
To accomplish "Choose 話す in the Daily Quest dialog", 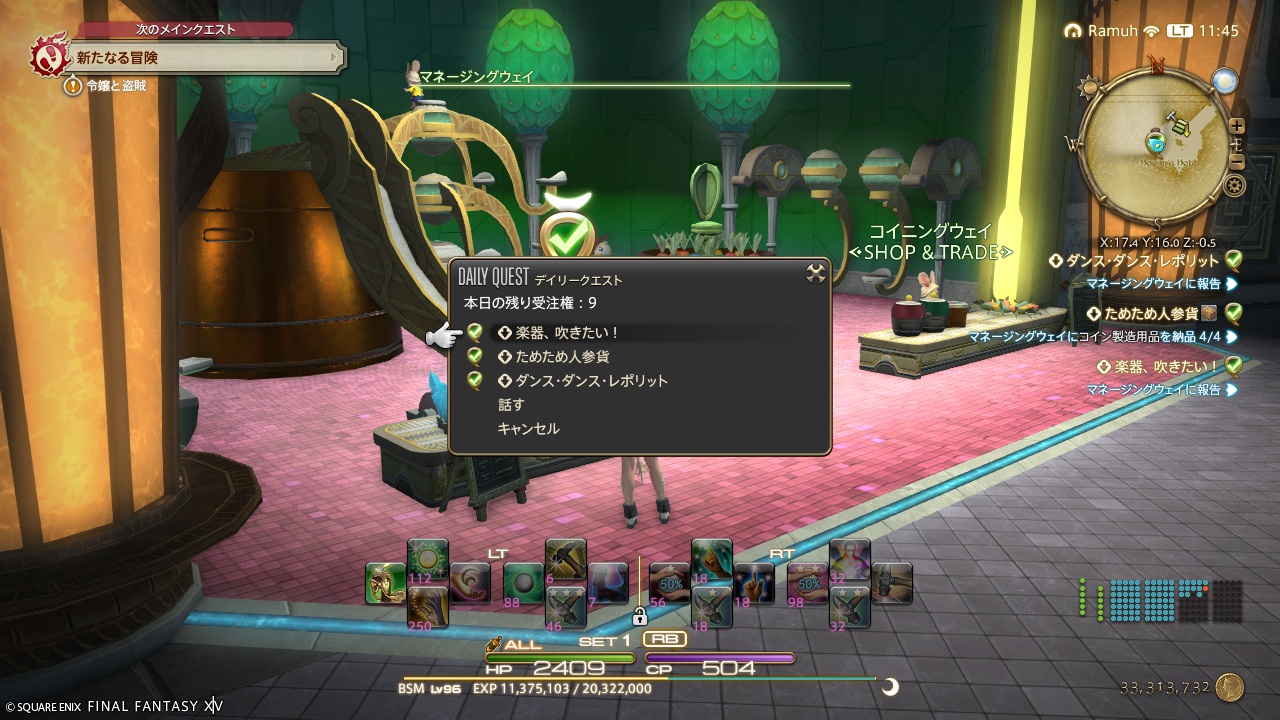I will point(511,405).
